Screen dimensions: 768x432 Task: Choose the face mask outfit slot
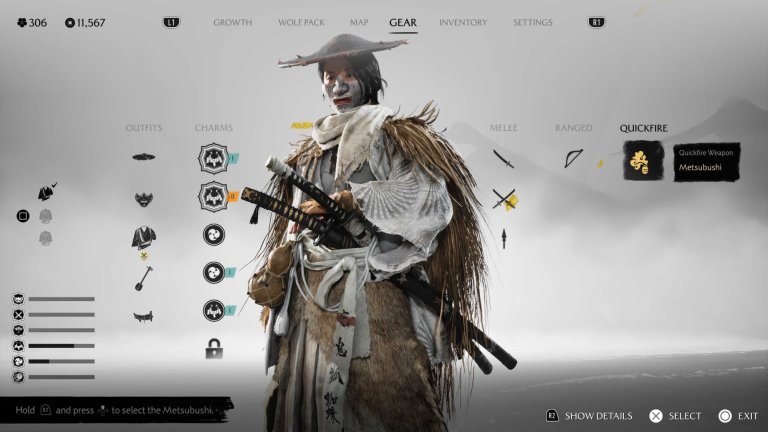pos(144,198)
